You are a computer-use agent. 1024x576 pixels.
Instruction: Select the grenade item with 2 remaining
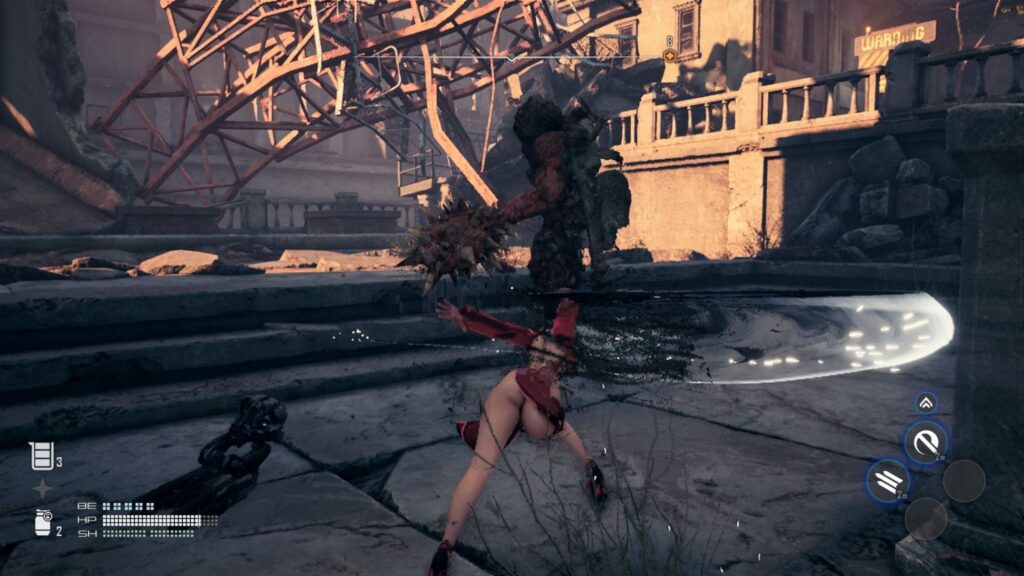42,522
